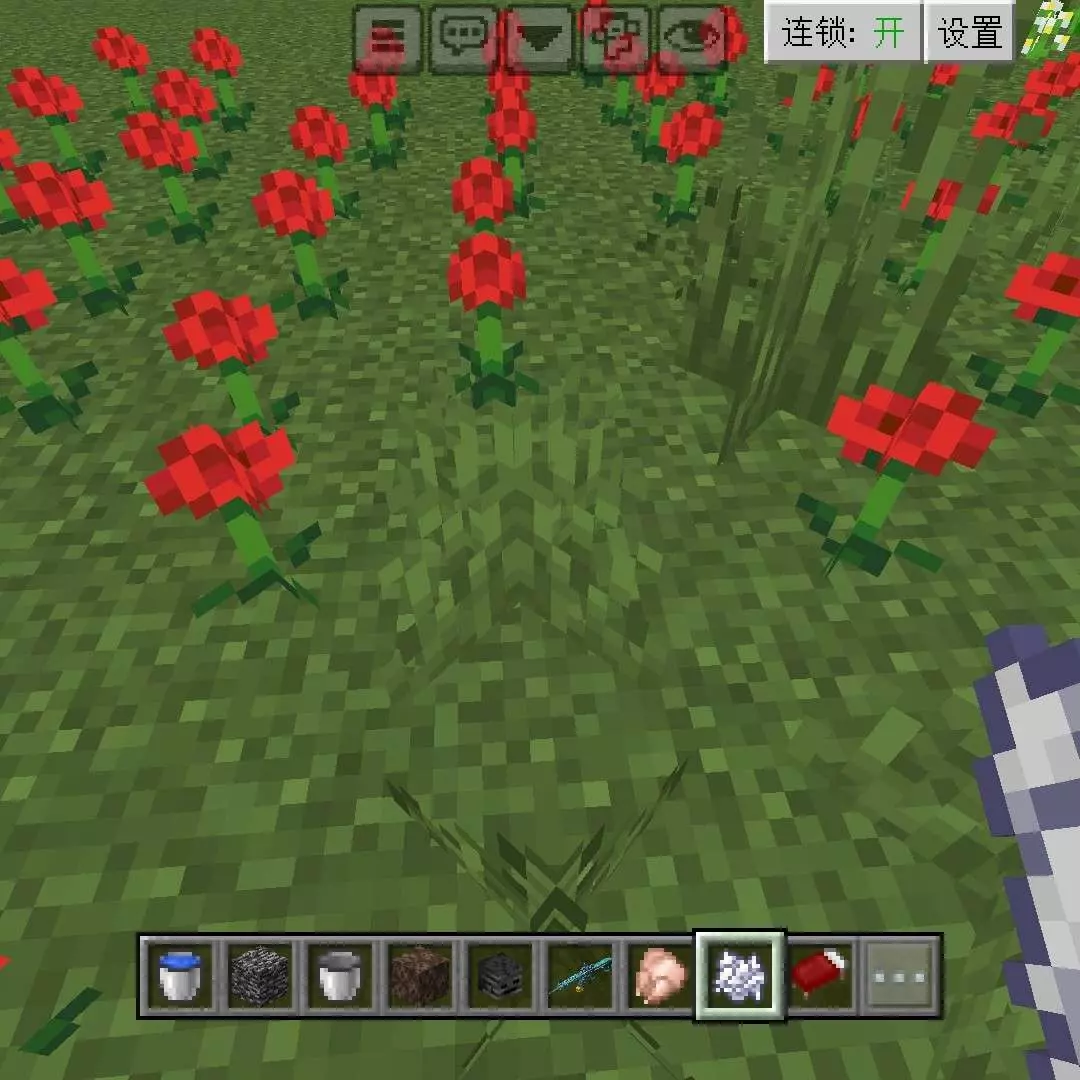Tap the interlocking squares icon button
This screenshot has height=1080, width=1080.
(x=615, y=39)
